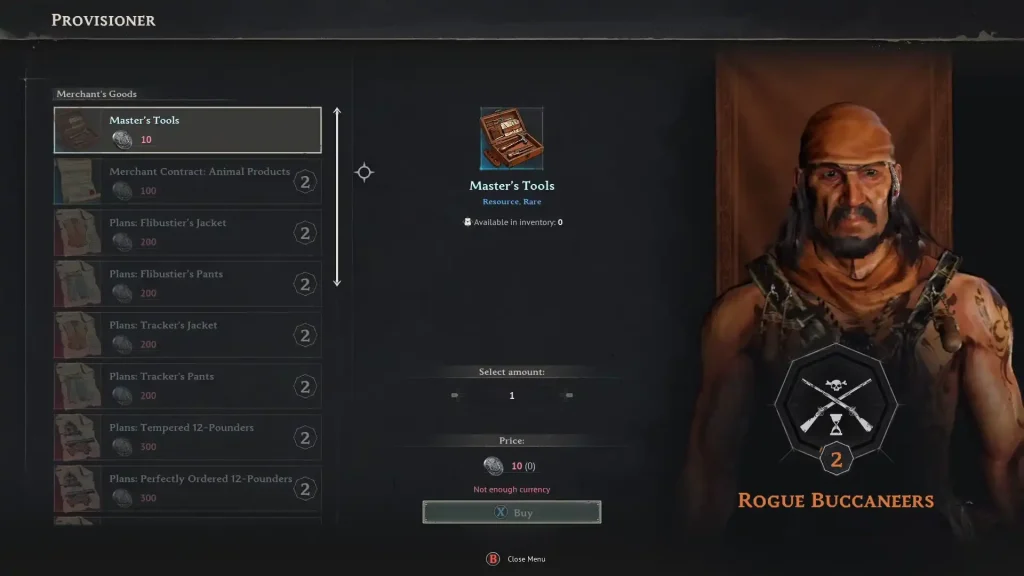This screenshot has height=576, width=1024.
Task: Select Plans: Tempered 12-Pounders entry
Action: [187, 437]
